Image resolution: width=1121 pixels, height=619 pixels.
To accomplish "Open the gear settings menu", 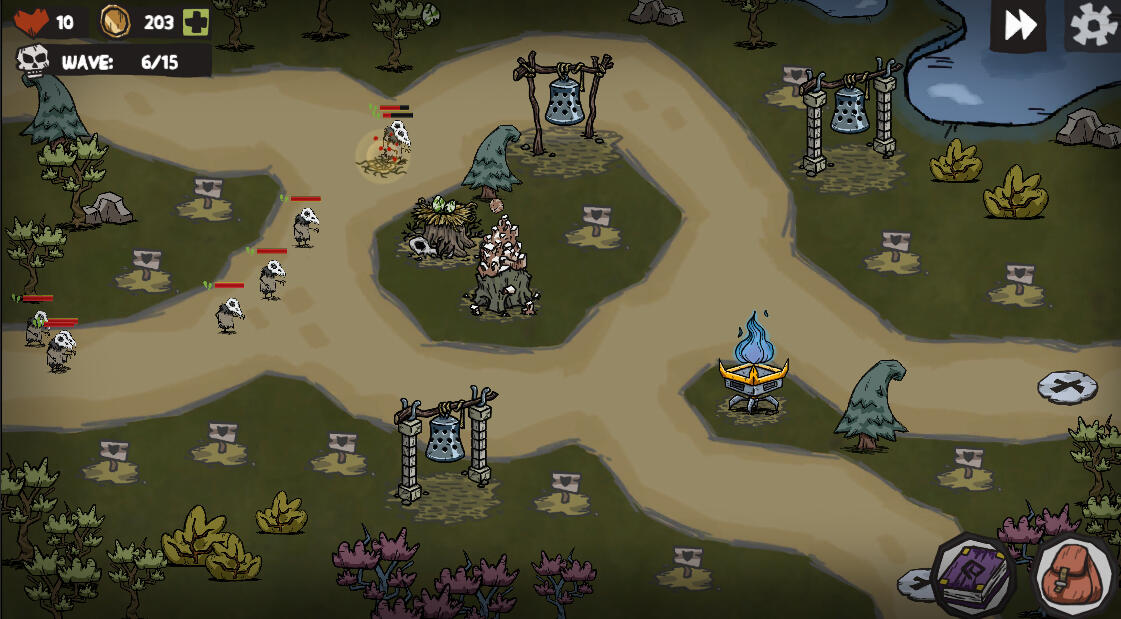I will [x=1093, y=25].
